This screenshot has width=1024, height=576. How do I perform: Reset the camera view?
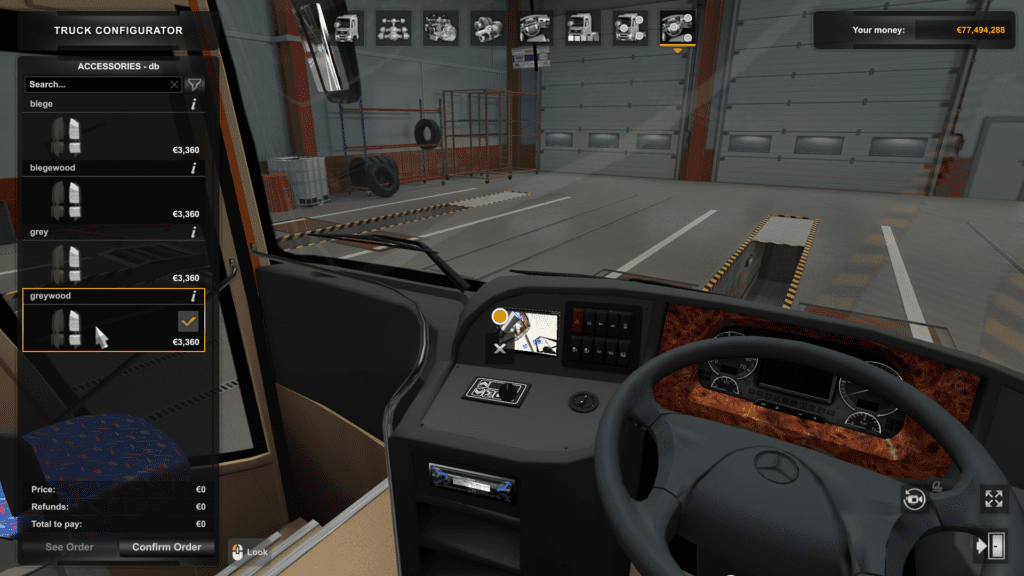click(914, 499)
